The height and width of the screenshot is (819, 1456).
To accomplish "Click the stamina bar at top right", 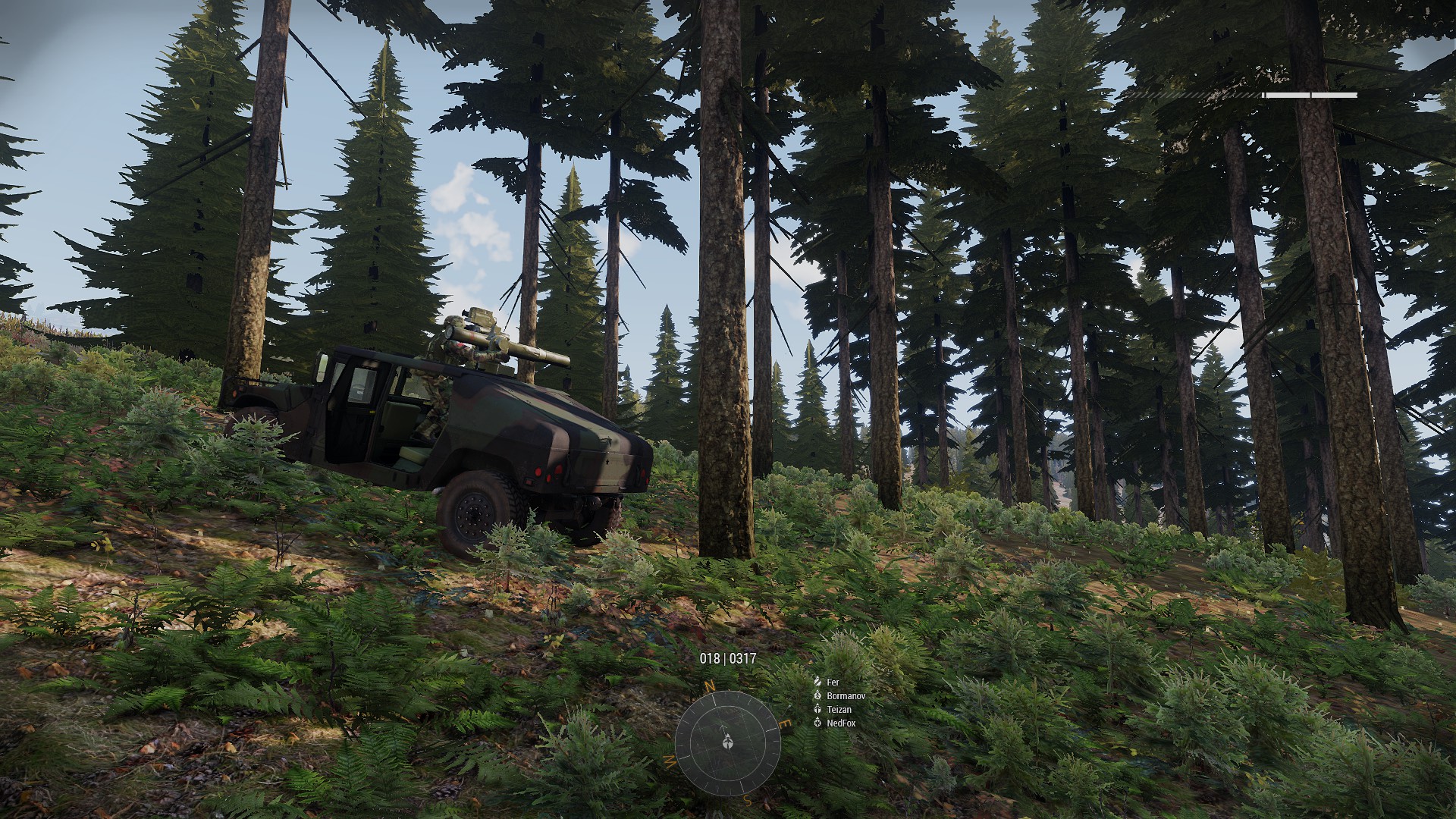I will [x=1308, y=96].
